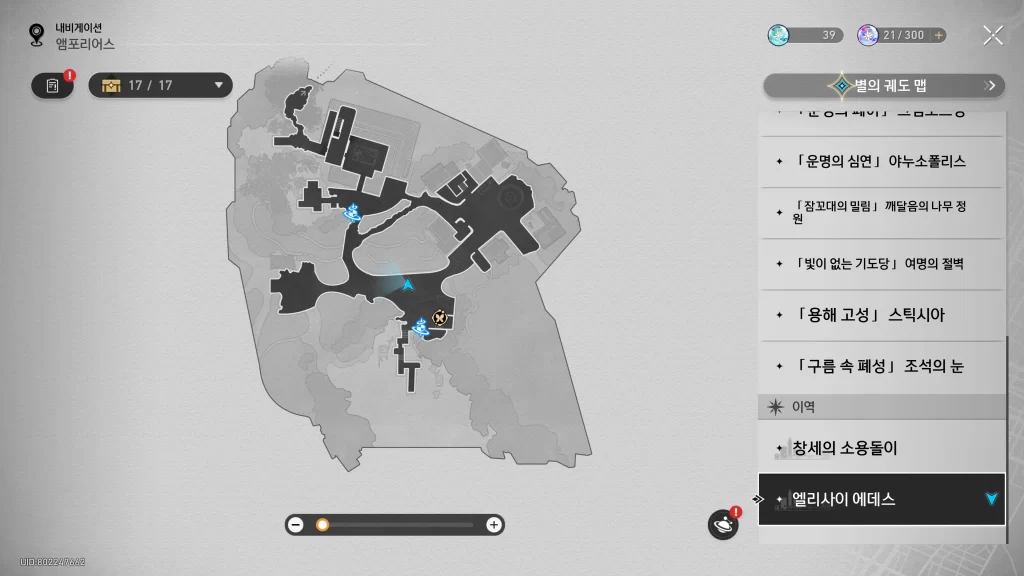Image resolution: width=1024 pixels, height=576 pixels.
Task: Open the 별의 궤도 맵 star rail map
Action: (883, 86)
